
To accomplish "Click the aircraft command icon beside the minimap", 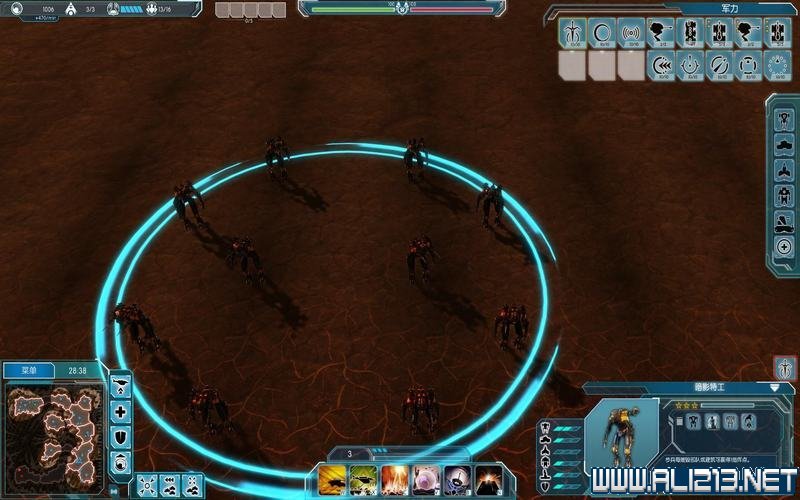I will [x=121, y=386].
